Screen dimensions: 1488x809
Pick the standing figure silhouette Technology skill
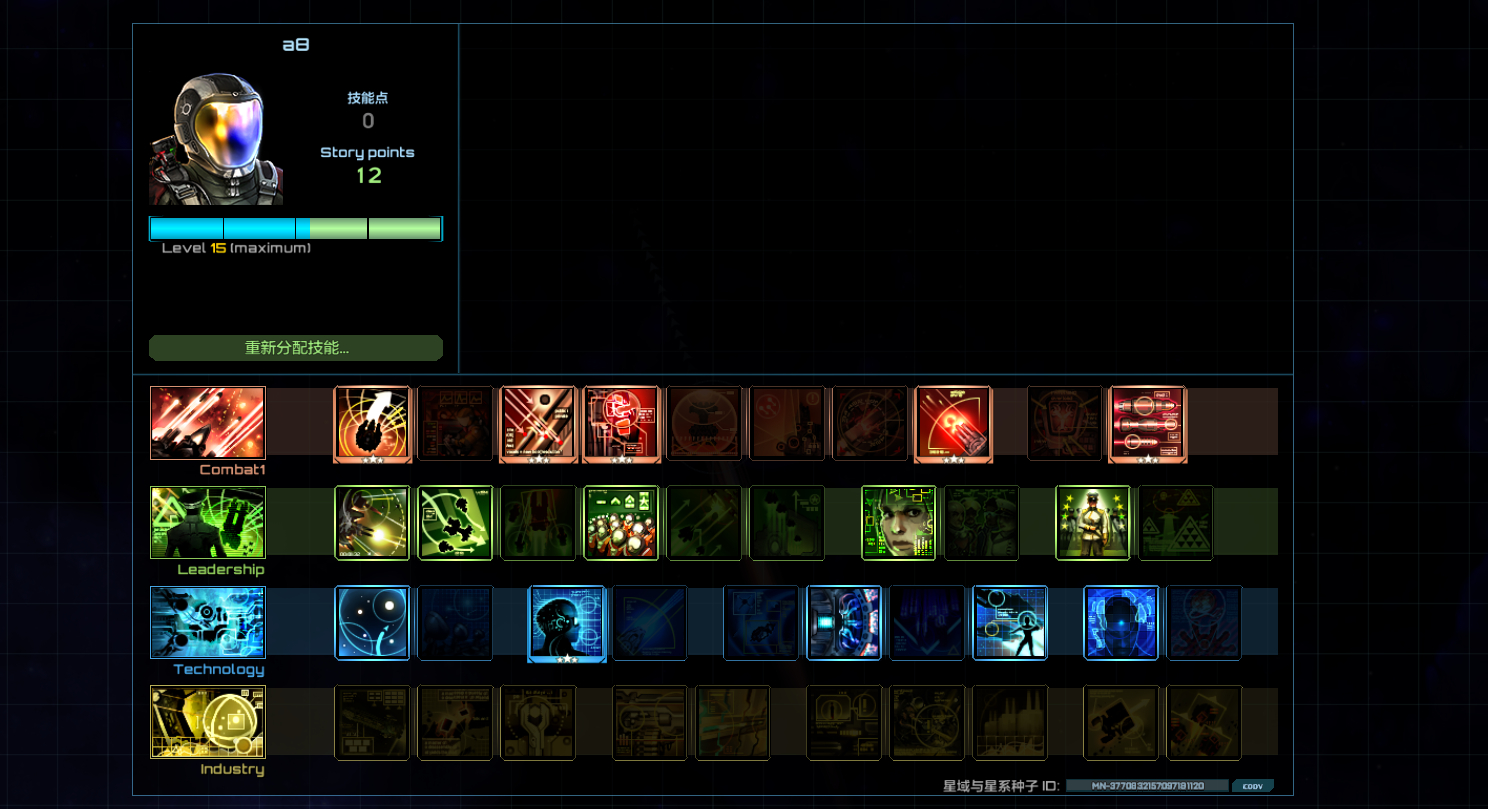[x=1010, y=623]
